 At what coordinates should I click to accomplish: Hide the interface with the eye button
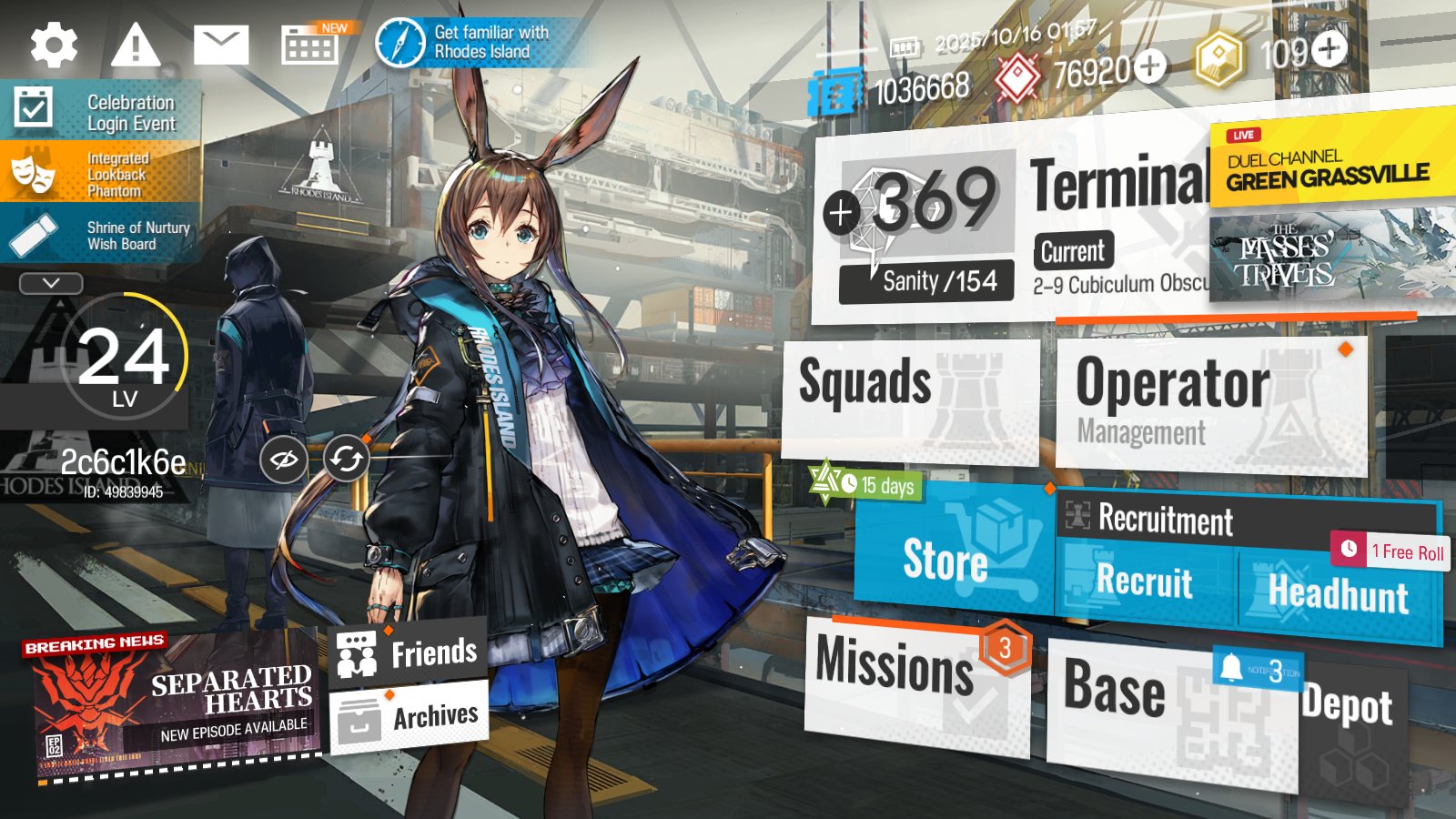[283, 460]
